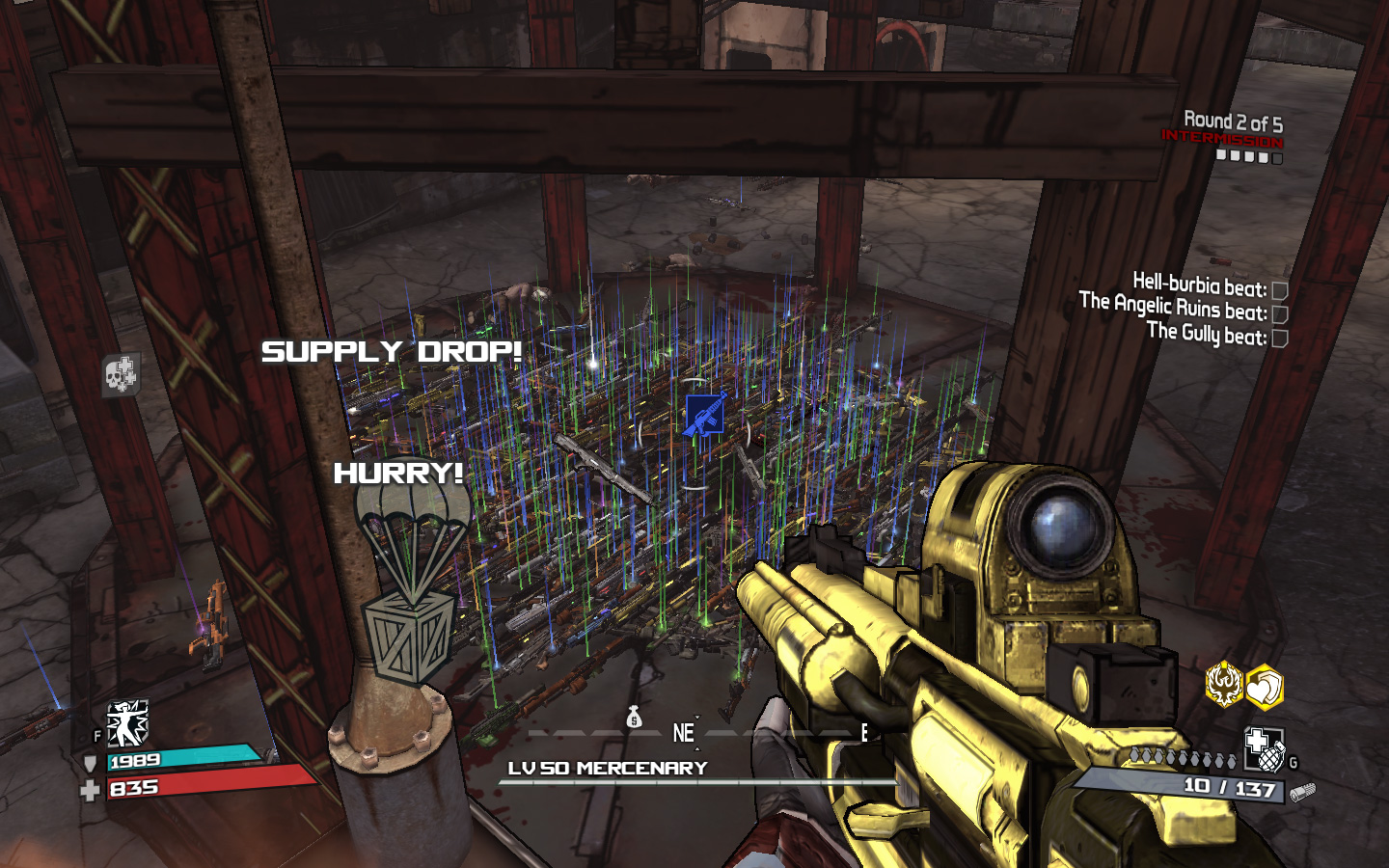Click the grey skulls icon on the left
1389x868 pixels.
coord(121,374)
